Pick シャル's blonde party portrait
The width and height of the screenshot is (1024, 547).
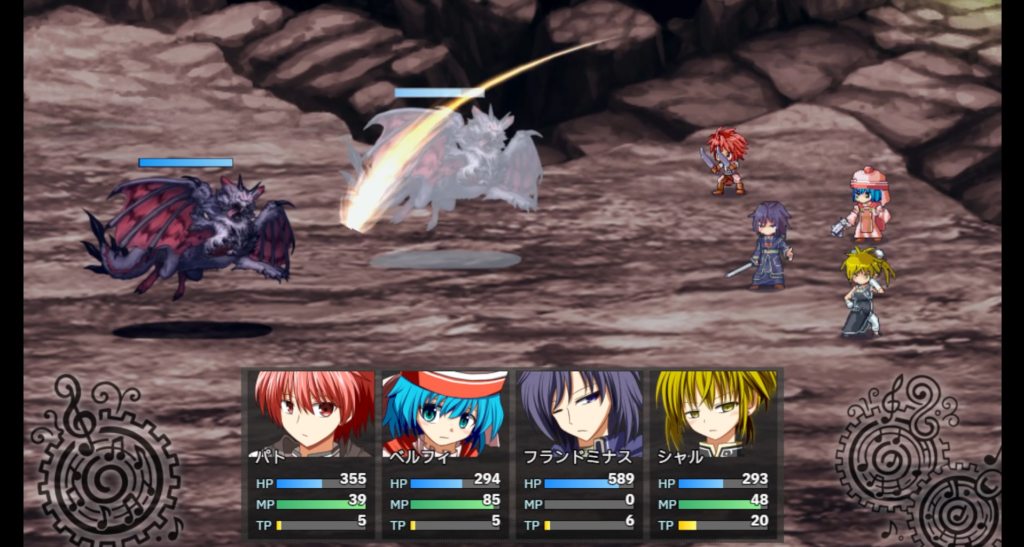pos(714,412)
